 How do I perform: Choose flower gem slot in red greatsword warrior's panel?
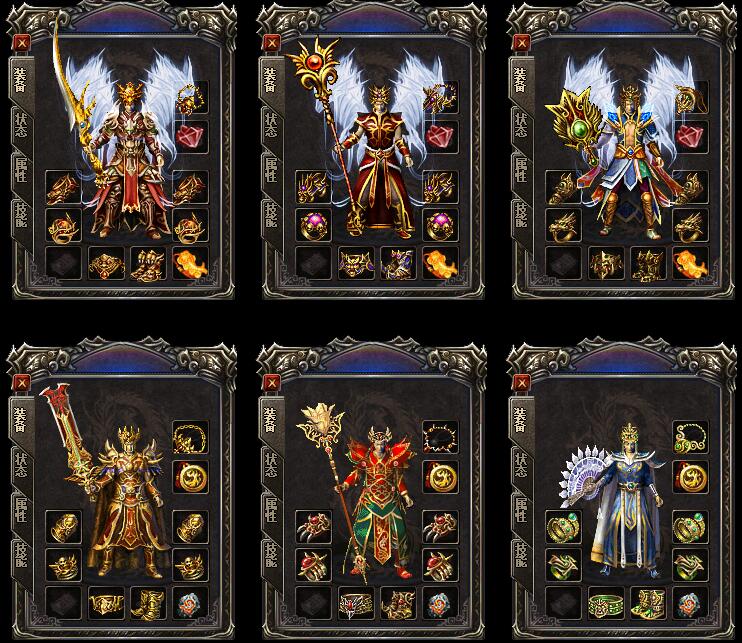(190, 603)
